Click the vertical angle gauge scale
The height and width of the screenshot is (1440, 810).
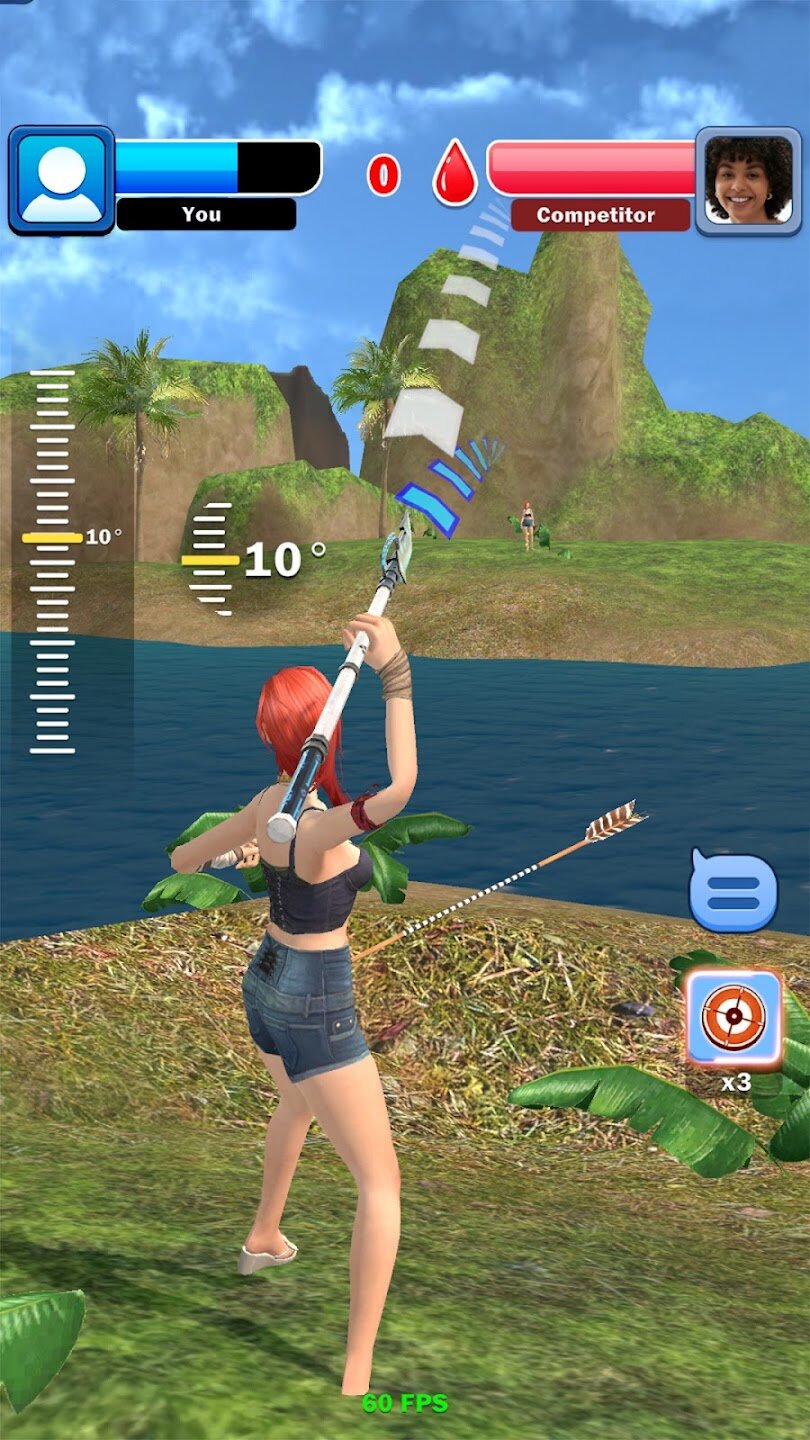pos(52,560)
